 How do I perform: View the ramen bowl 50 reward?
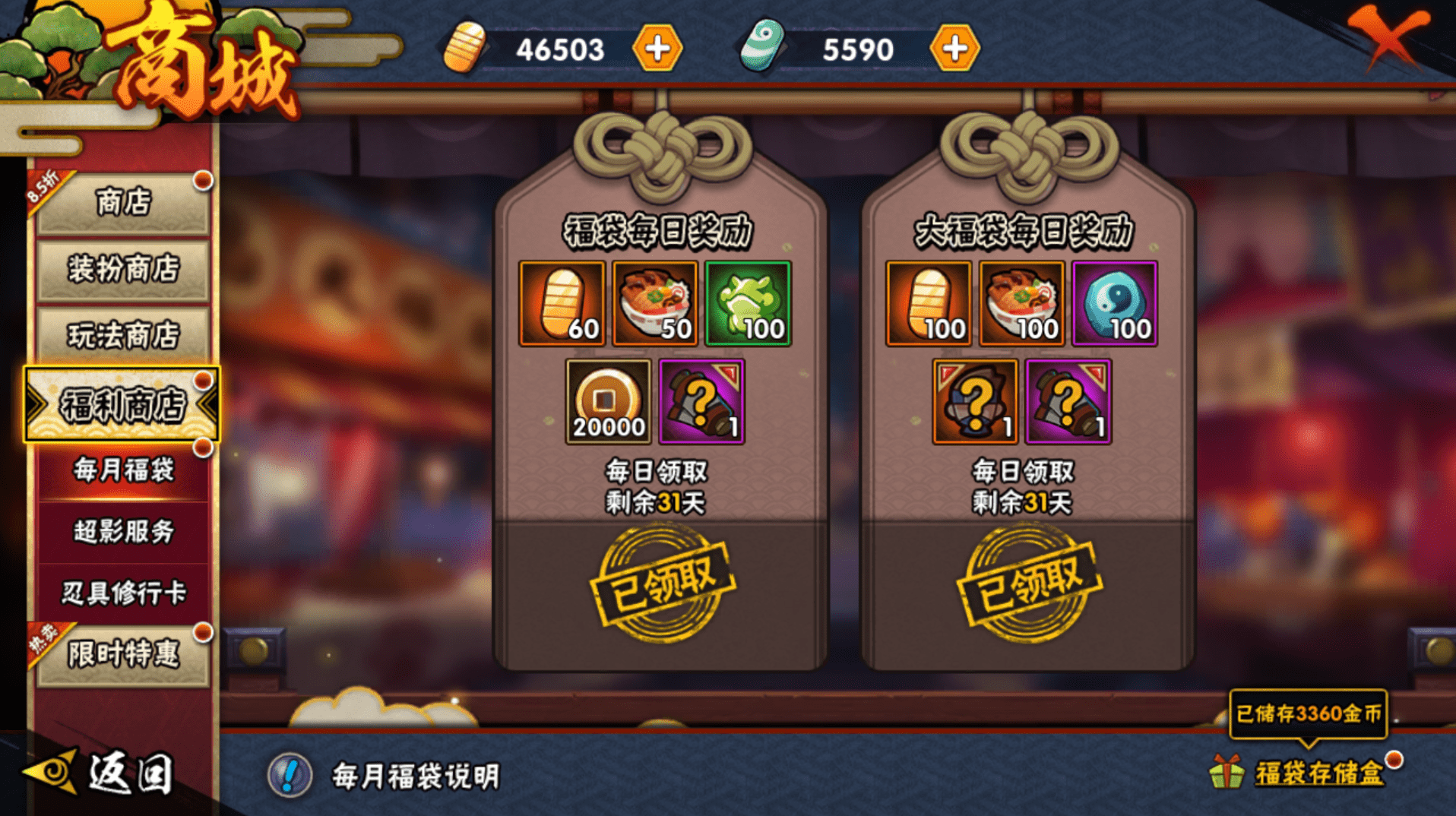point(655,304)
